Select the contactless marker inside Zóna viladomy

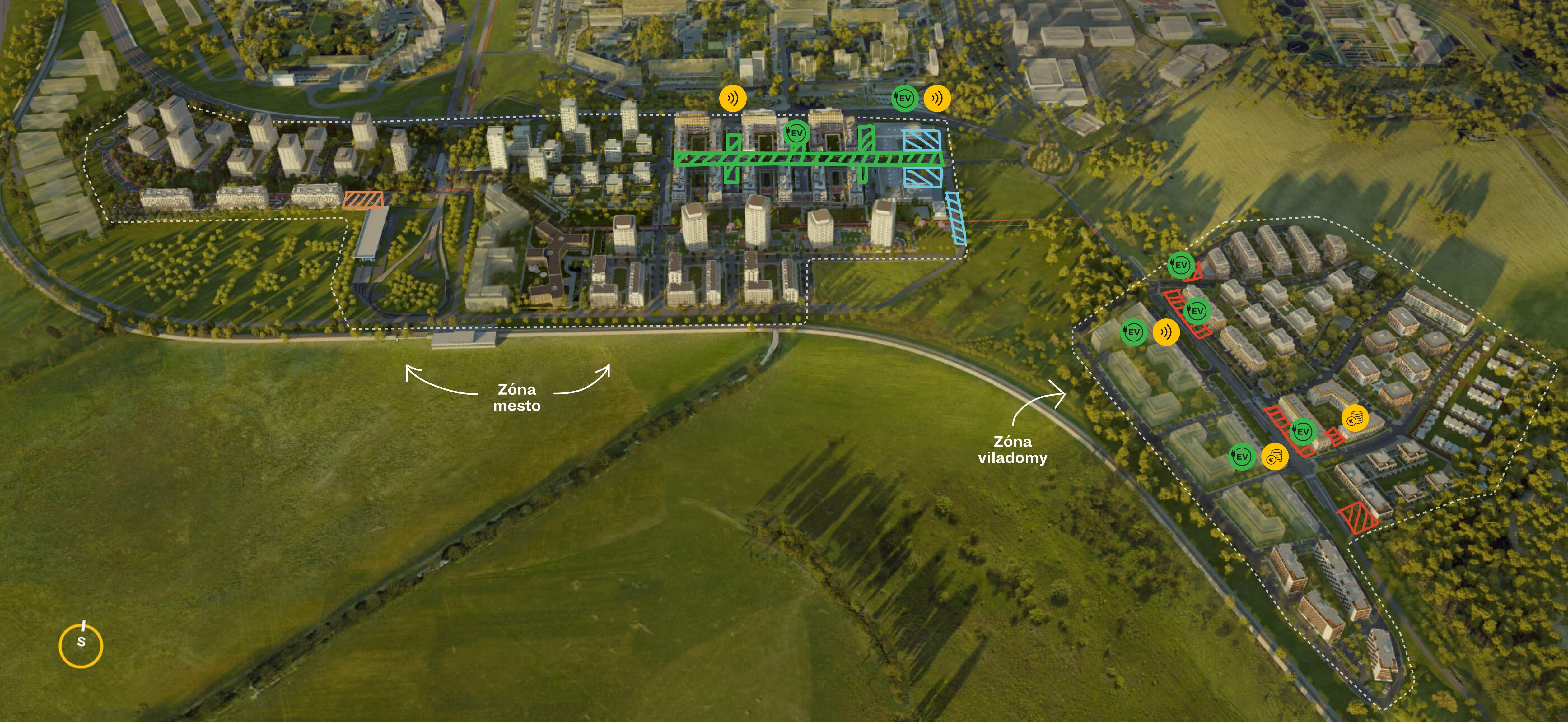click(x=1166, y=332)
